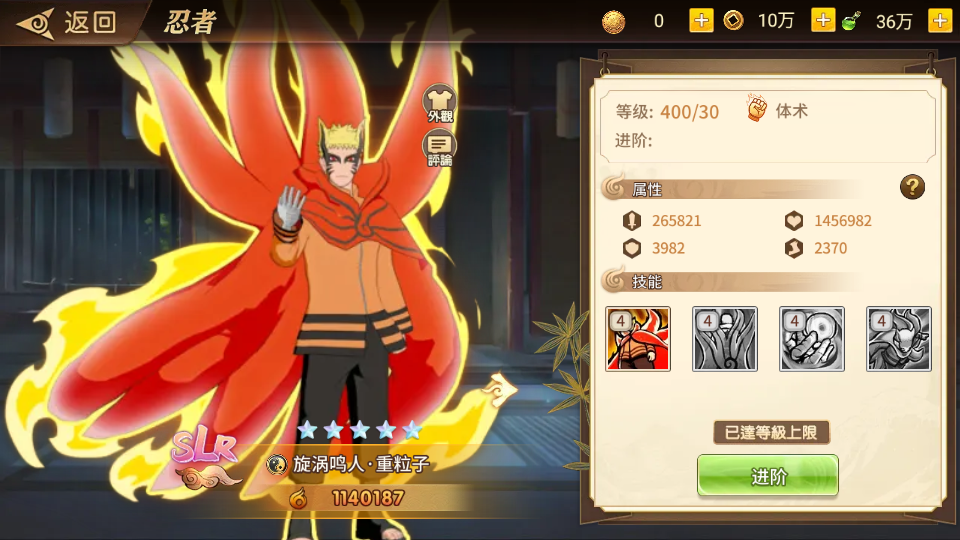Tap the green 进阶 advance button

coord(767,476)
